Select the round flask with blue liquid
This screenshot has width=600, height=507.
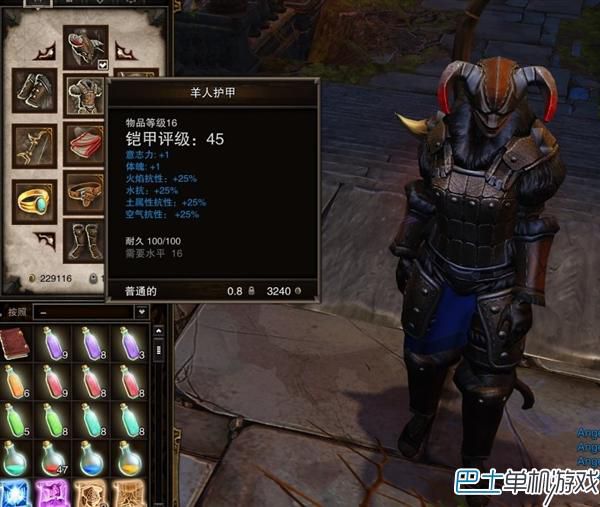point(91,458)
